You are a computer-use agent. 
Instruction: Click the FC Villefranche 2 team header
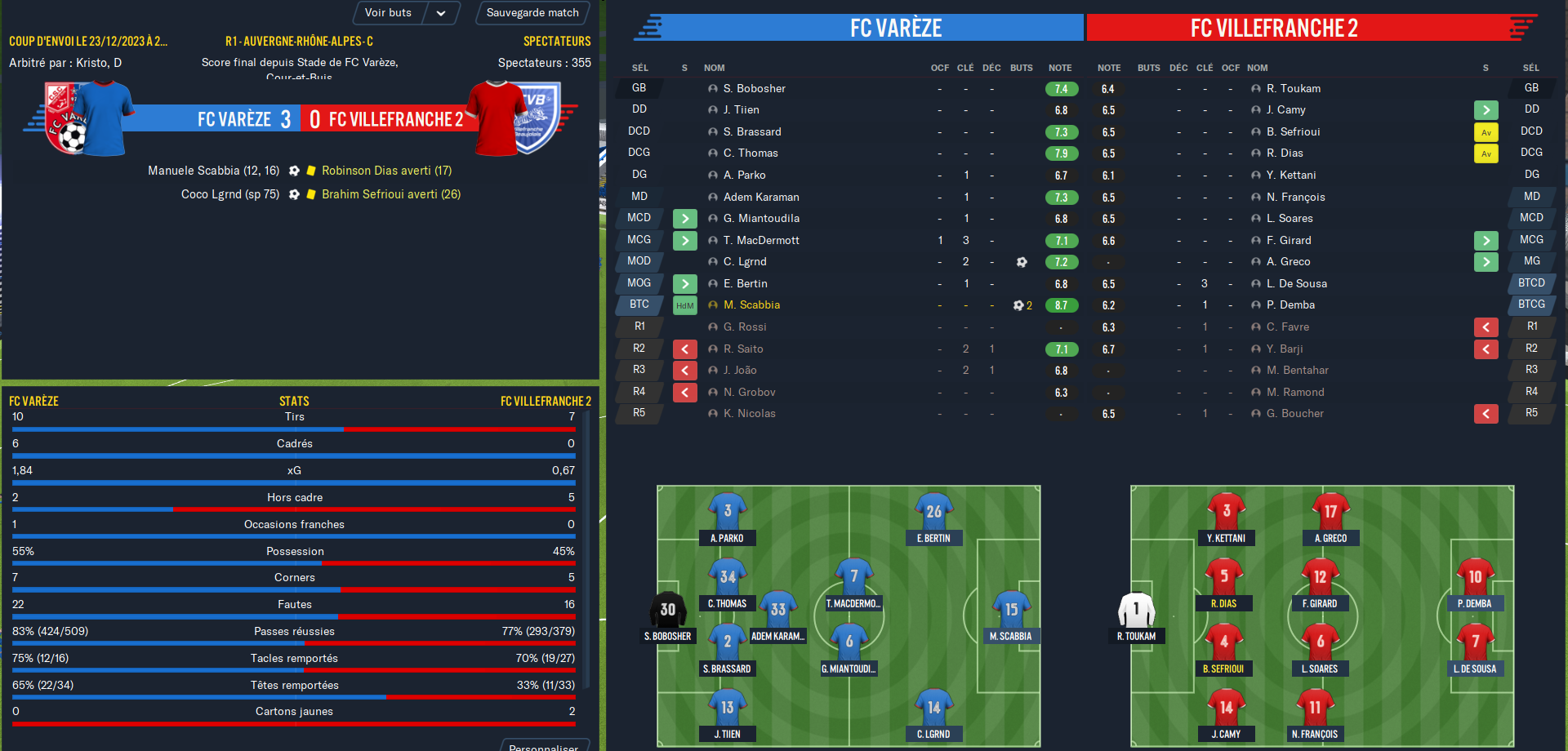pyautogui.click(x=1273, y=28)
